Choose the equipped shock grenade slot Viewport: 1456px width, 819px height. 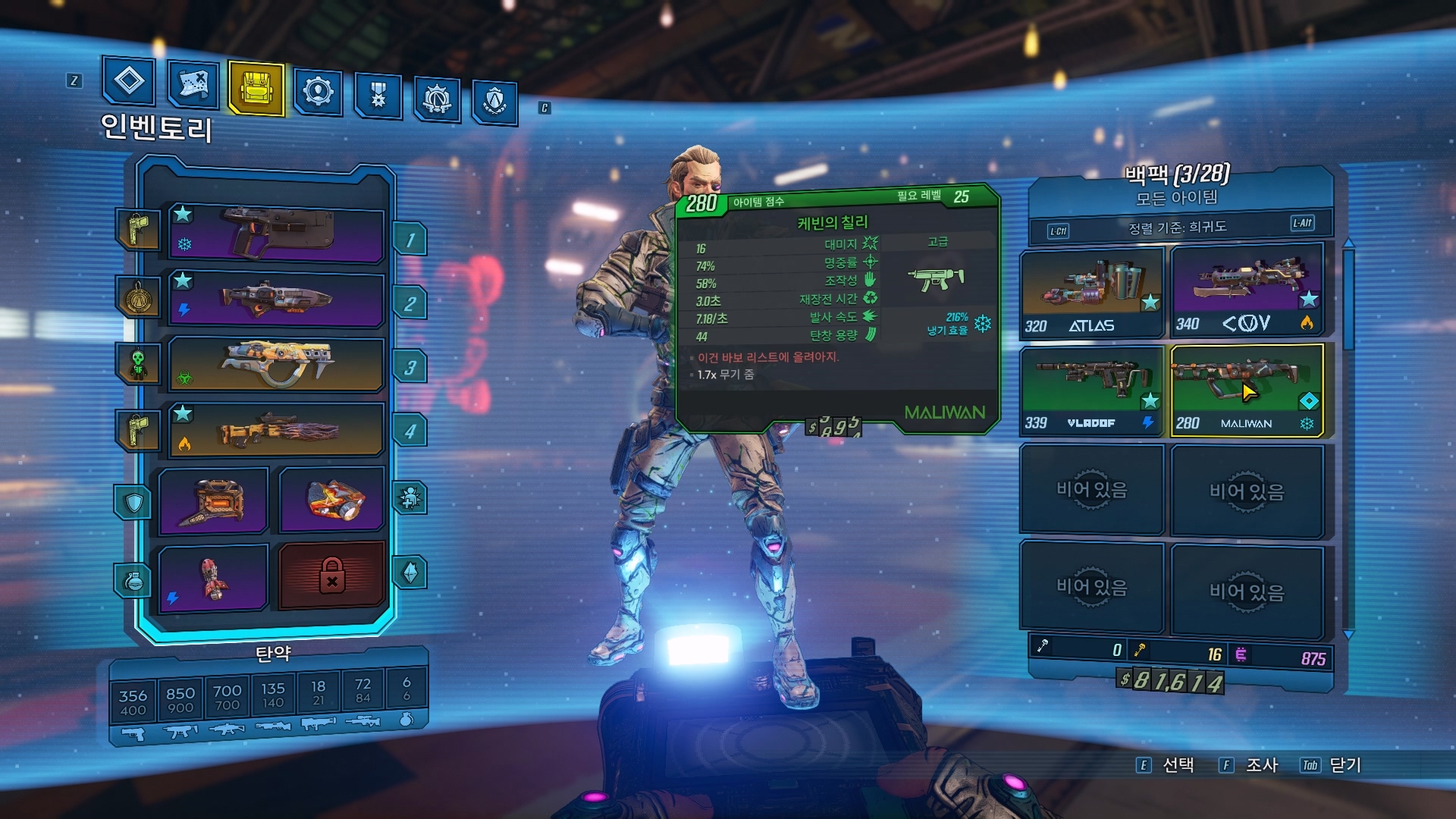point(214,577)
